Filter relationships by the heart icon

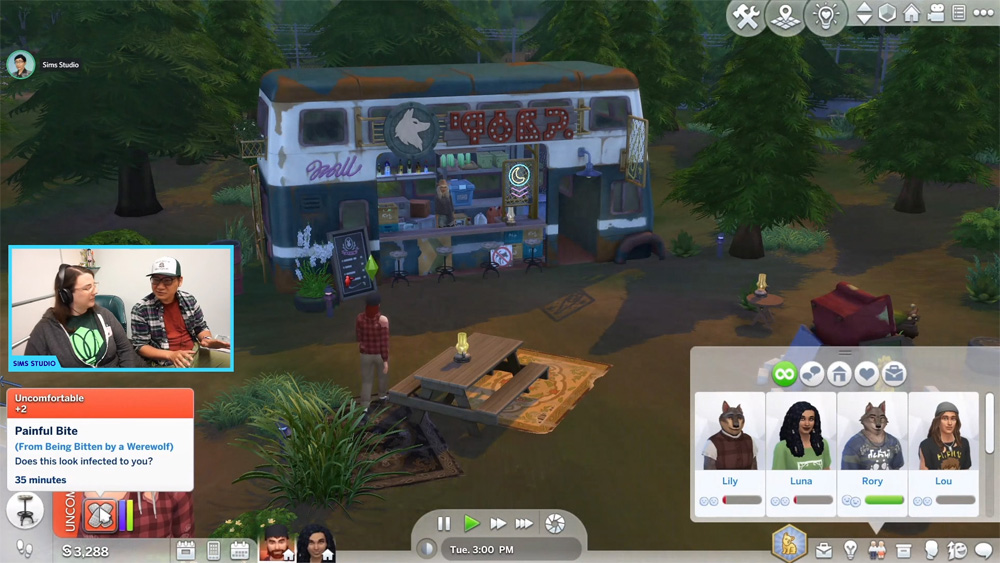coord(866,374)
